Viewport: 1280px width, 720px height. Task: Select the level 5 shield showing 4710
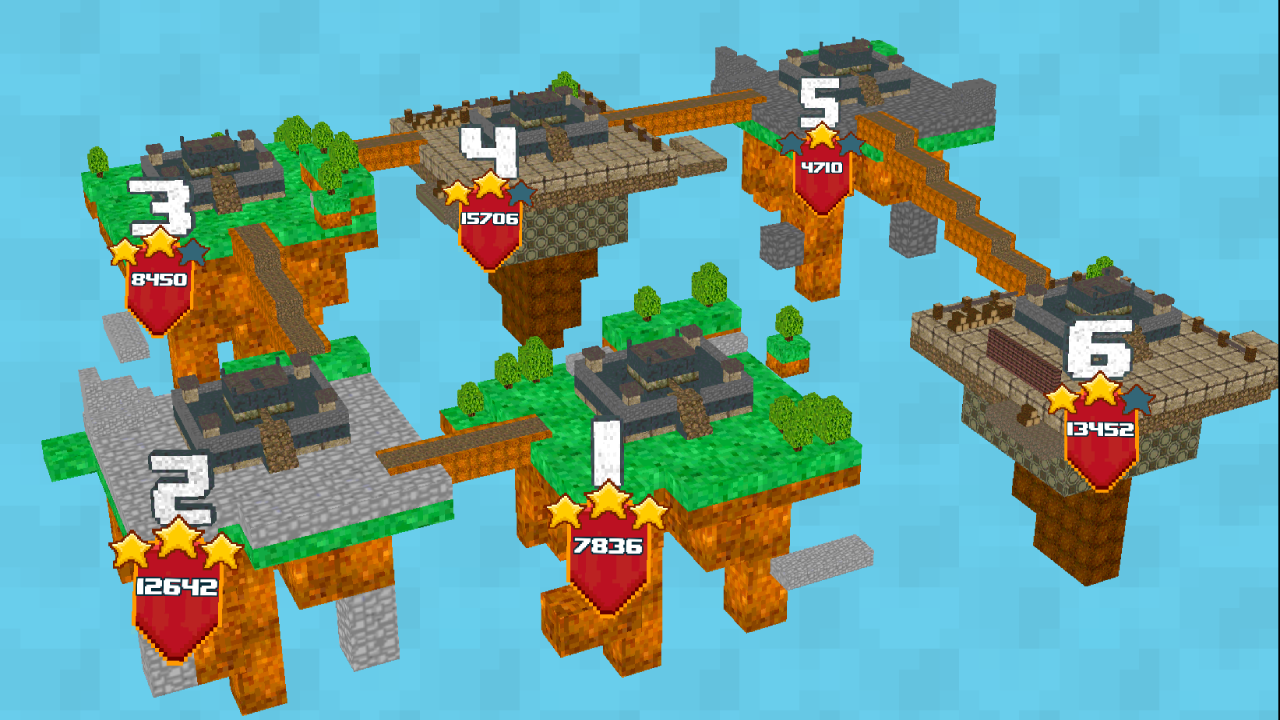(820, 163)
